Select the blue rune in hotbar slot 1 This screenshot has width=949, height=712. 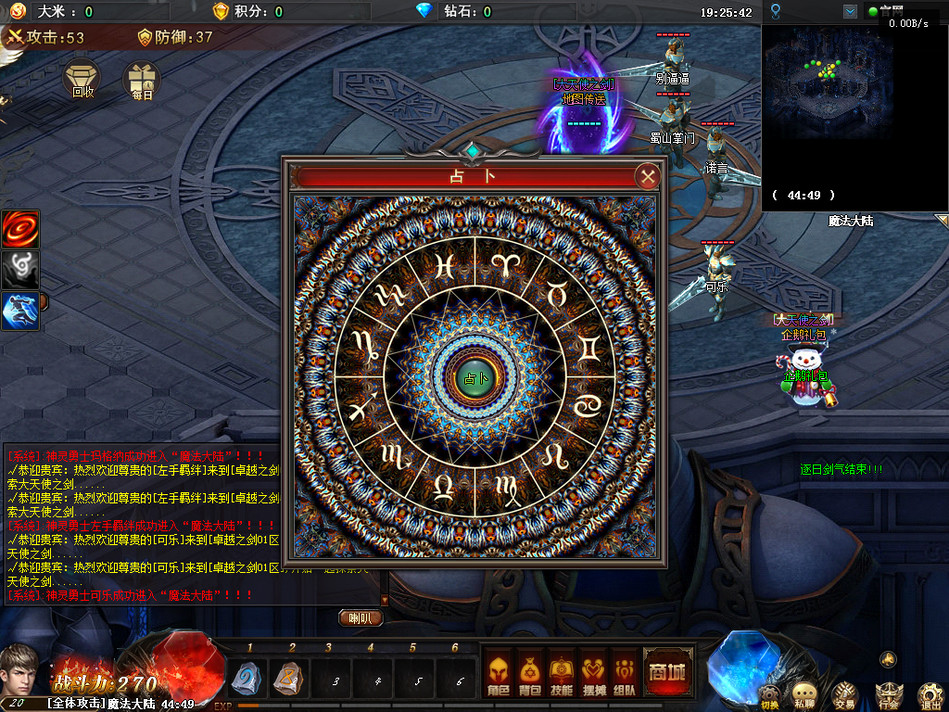246,679
